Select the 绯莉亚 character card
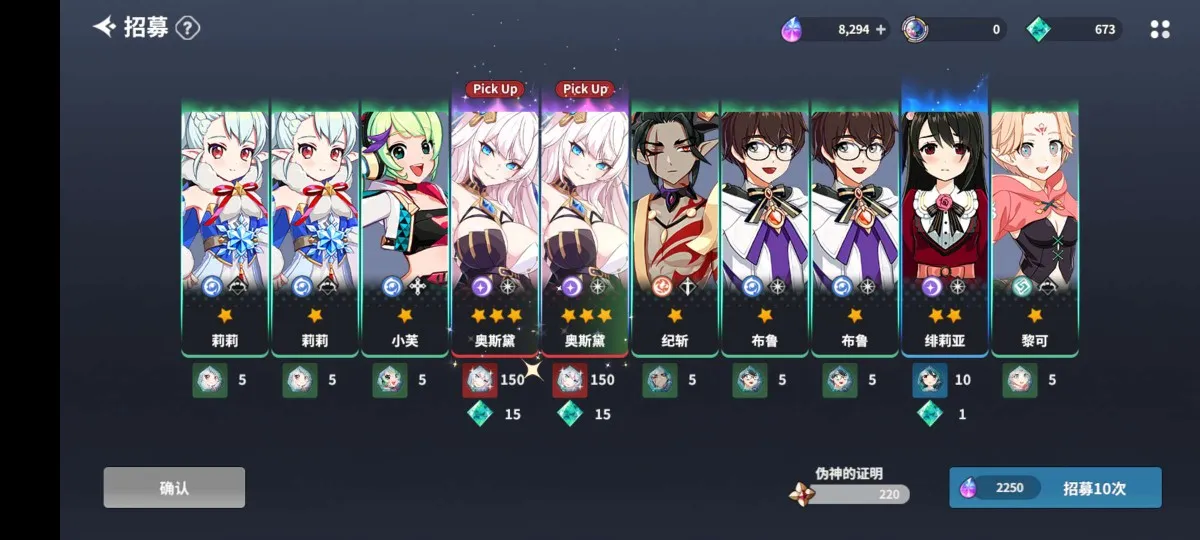 945,228
